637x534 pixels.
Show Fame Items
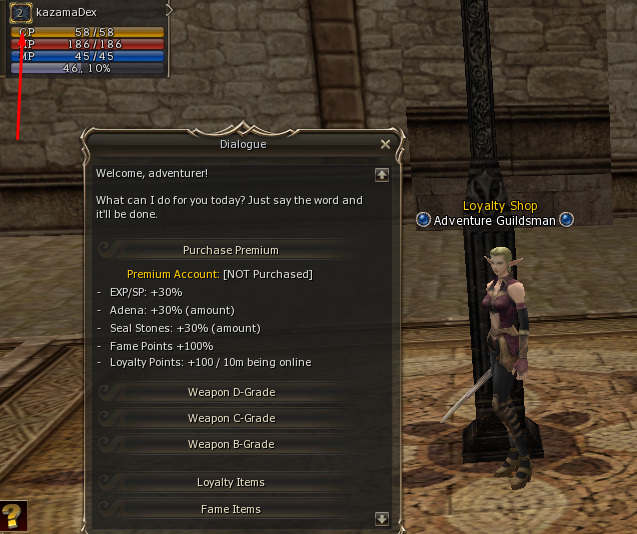coord(231,509)
